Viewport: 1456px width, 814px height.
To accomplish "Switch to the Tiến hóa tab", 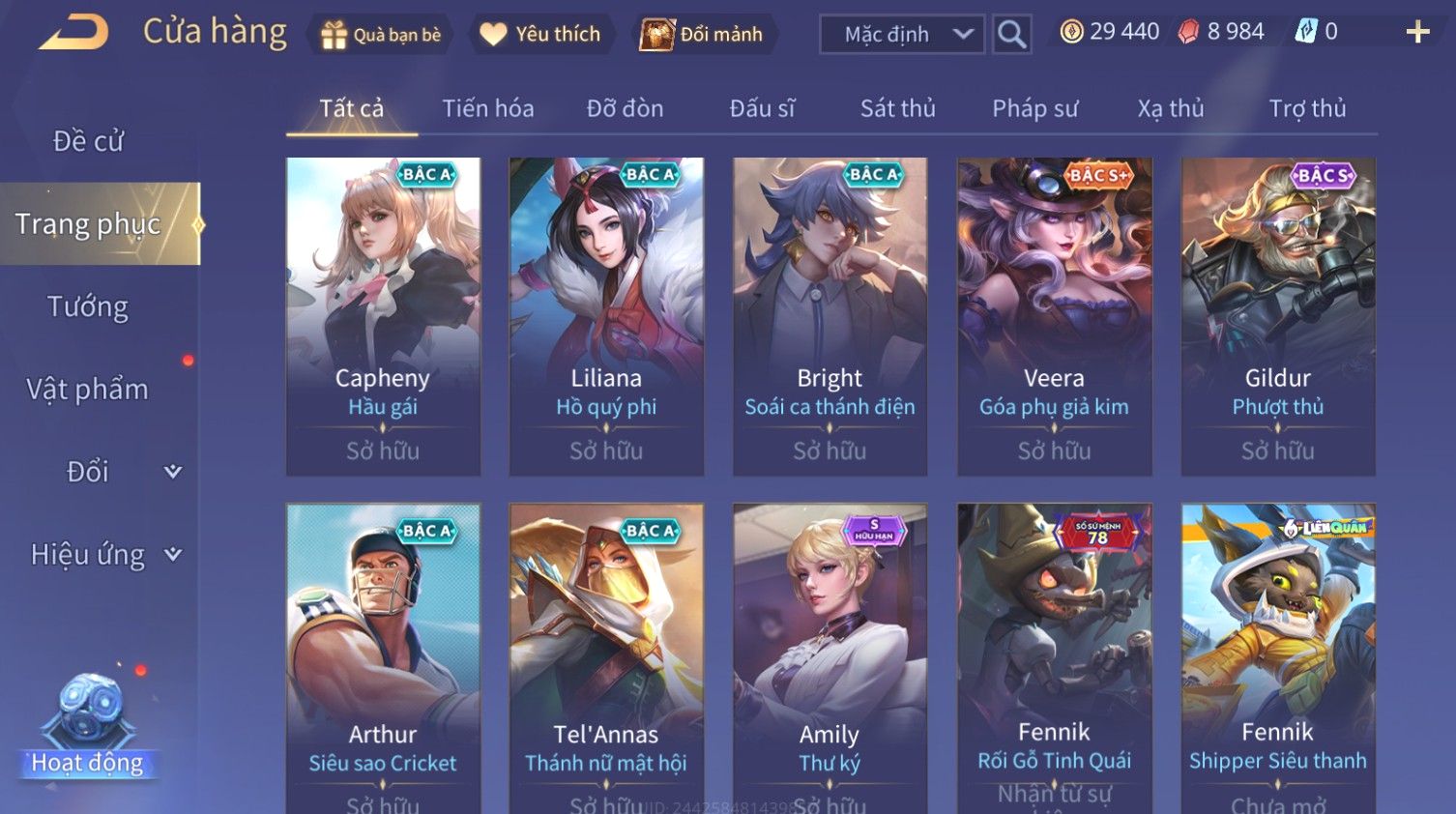I will [487, 108].
